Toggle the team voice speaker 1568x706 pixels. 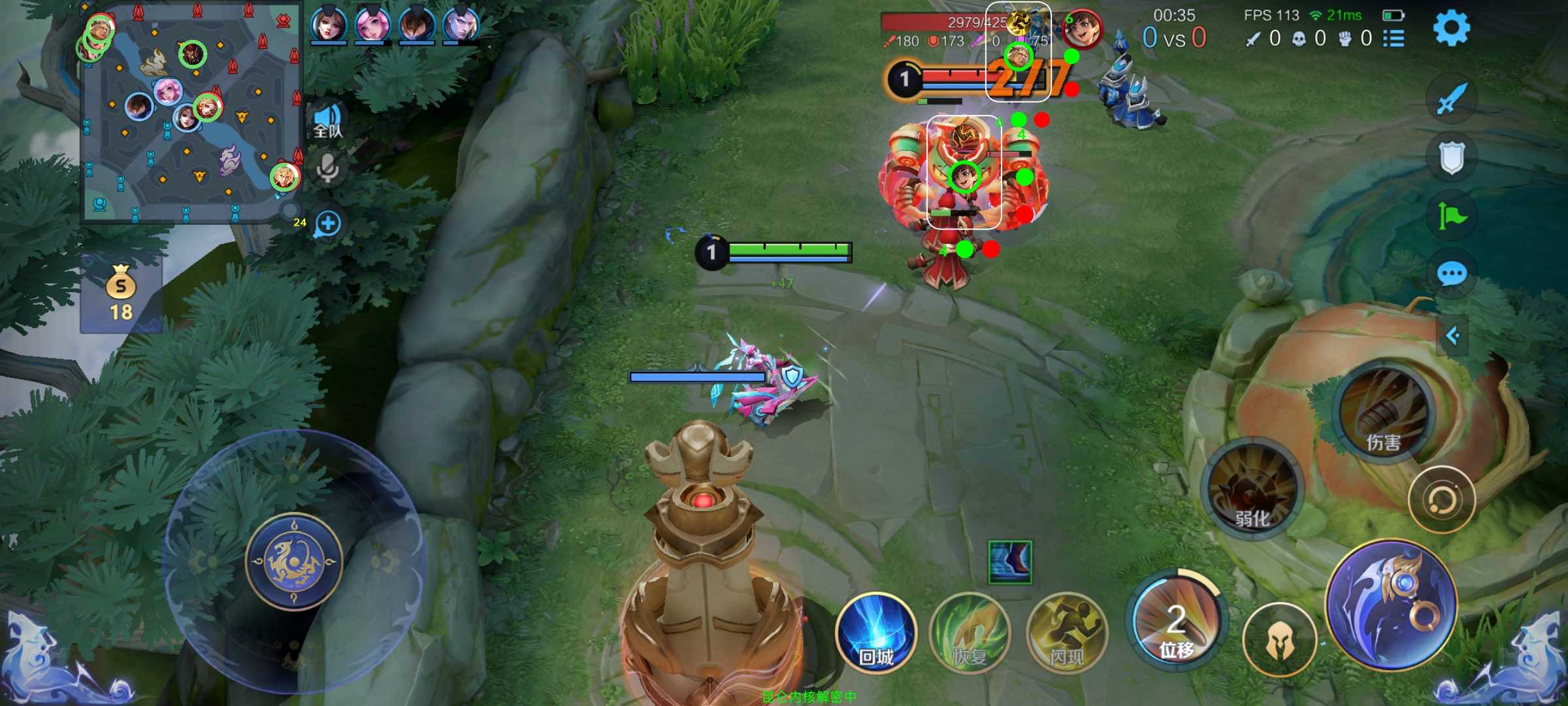point(327,121)
